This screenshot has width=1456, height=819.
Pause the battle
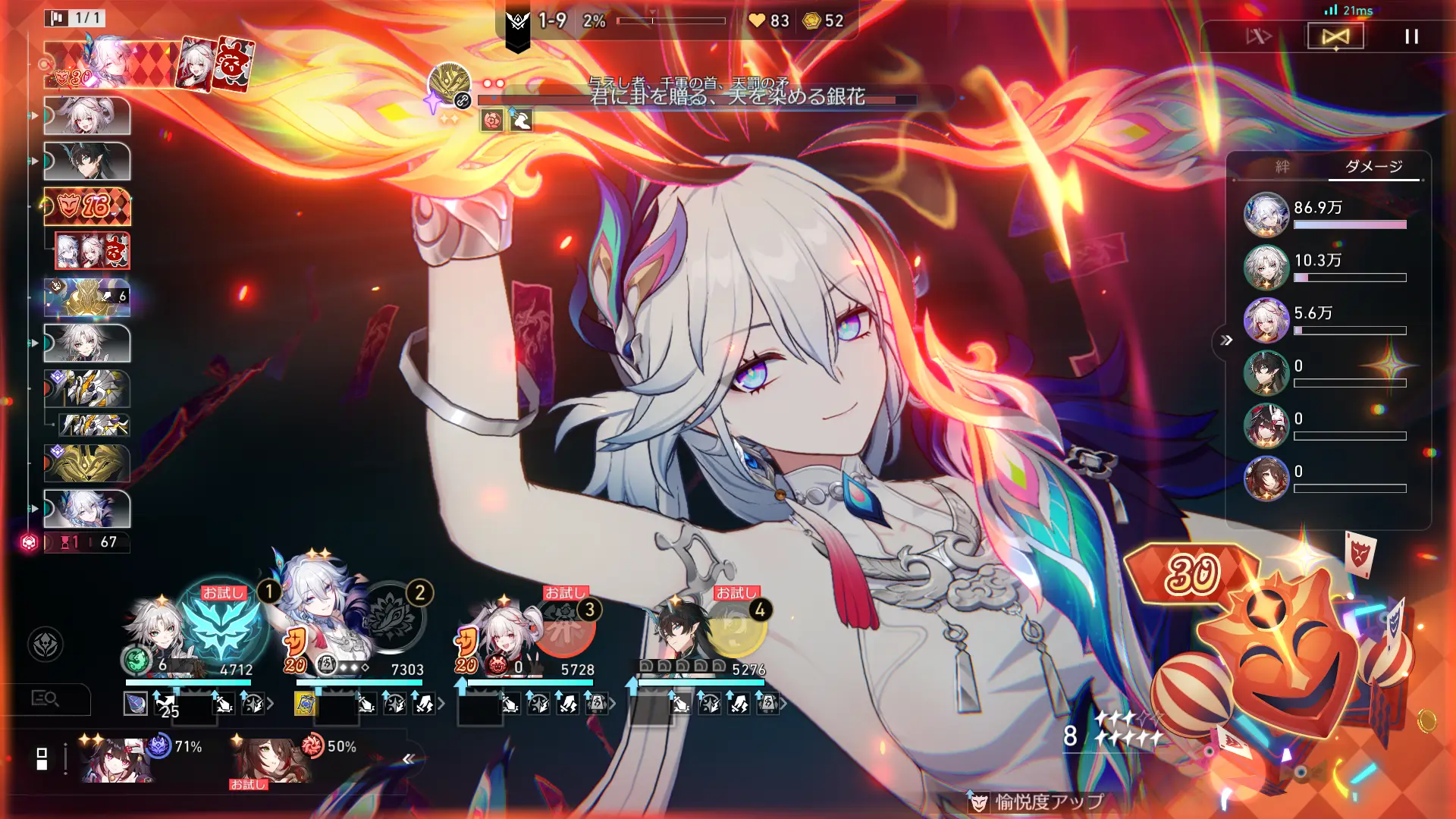tap(1411, 36)
